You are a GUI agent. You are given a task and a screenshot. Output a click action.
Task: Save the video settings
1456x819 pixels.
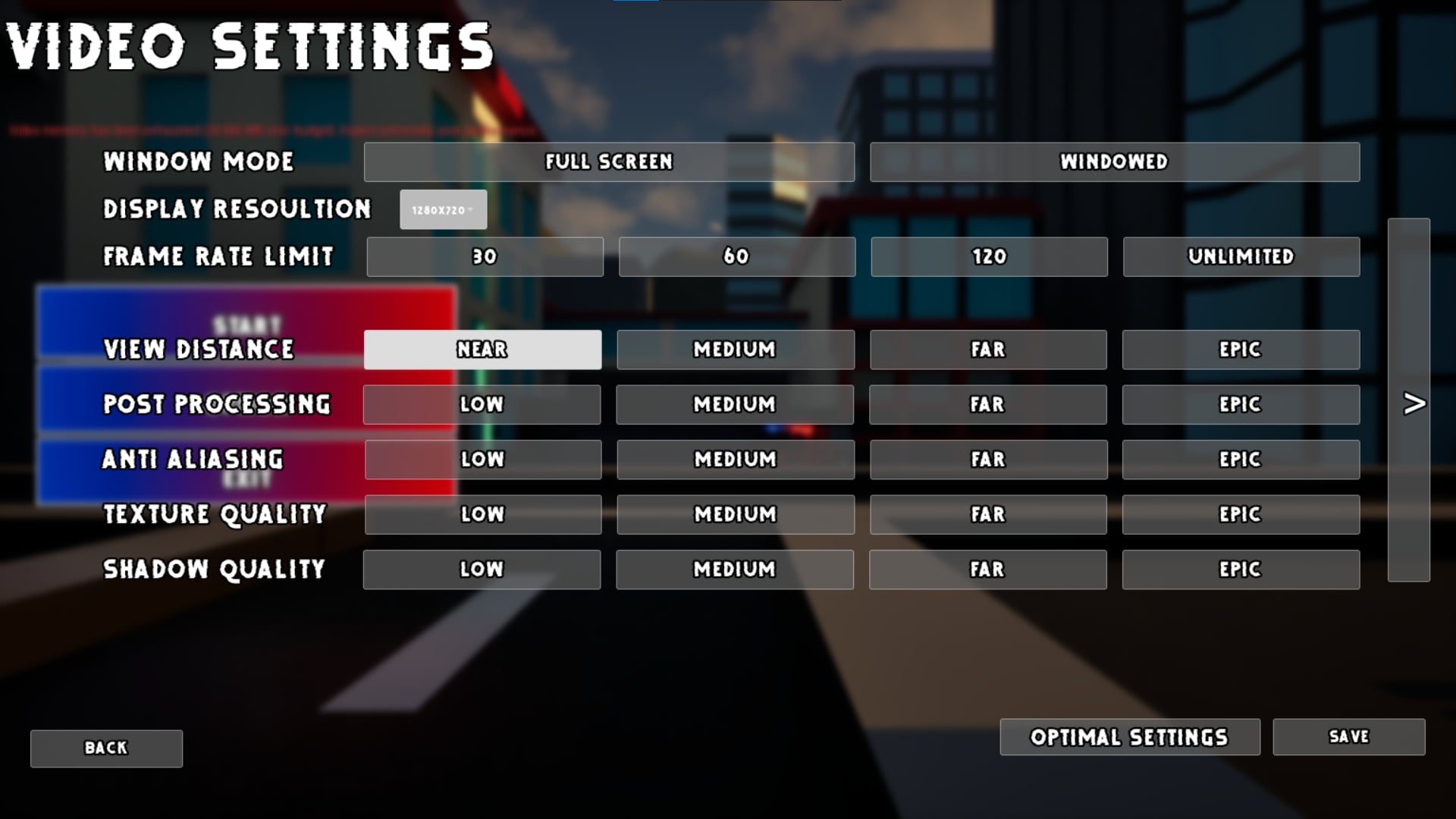pyautogui.click(x=1348, y=736)
